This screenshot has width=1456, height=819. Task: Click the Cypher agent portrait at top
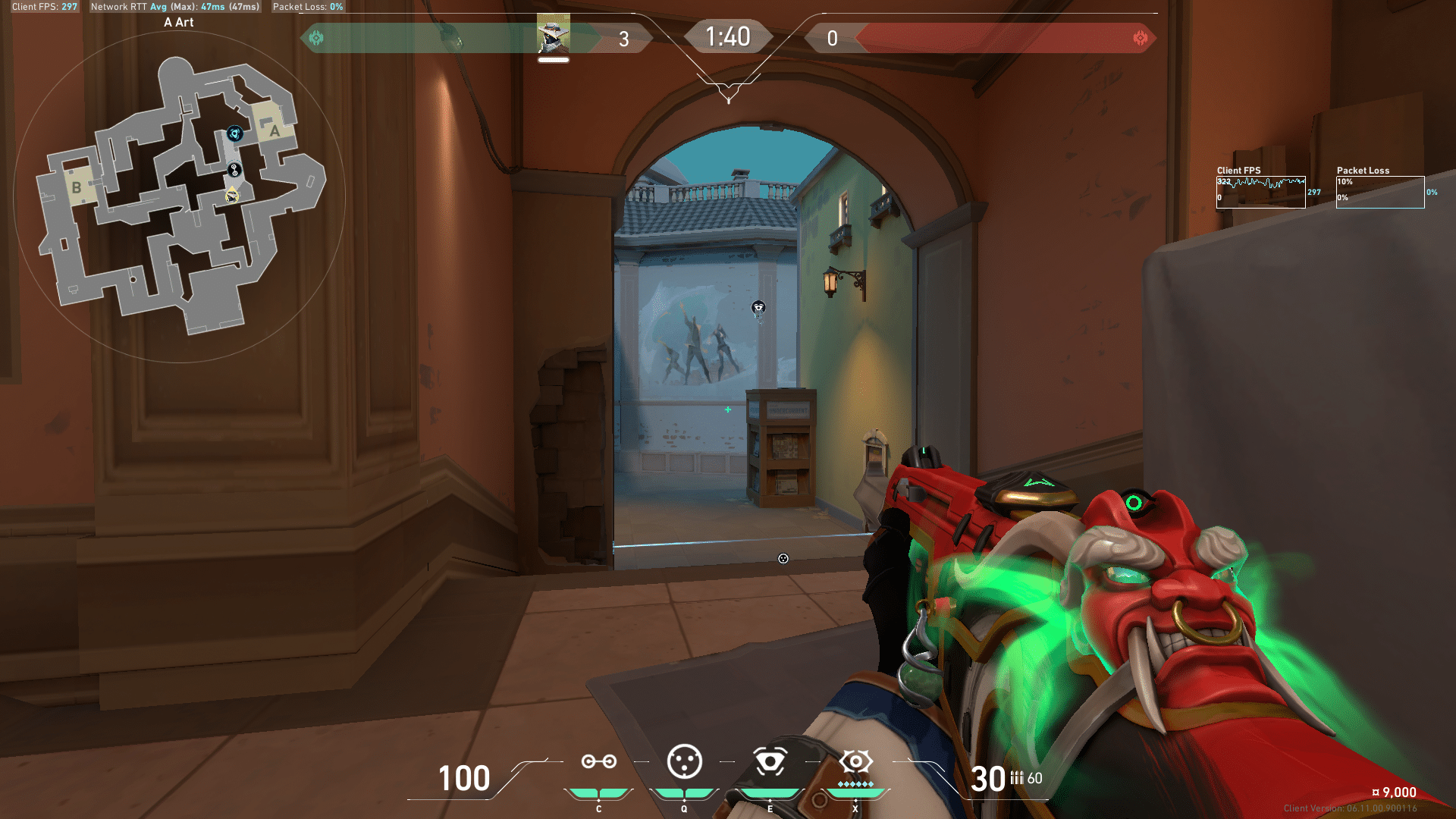[554, 33]
